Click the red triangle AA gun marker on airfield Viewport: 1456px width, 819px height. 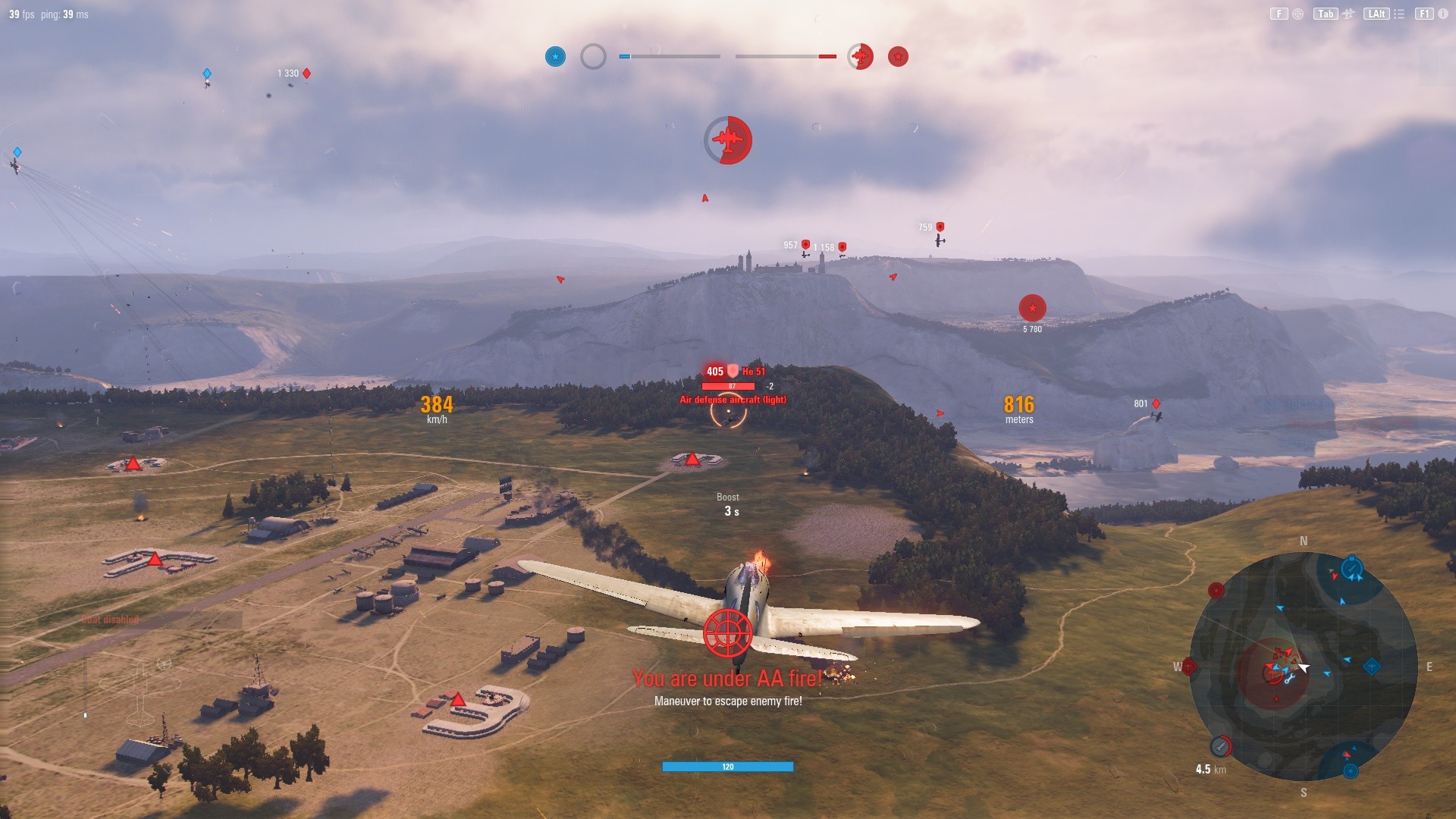[x=692, y=457]
